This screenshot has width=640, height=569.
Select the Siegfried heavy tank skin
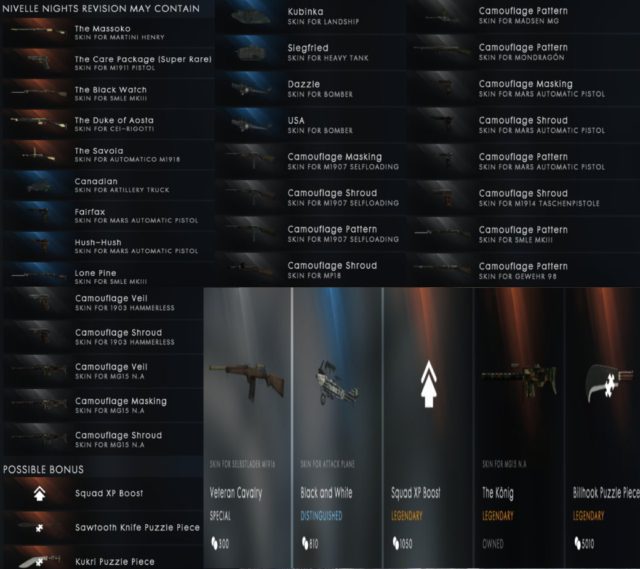pos(310,50)
